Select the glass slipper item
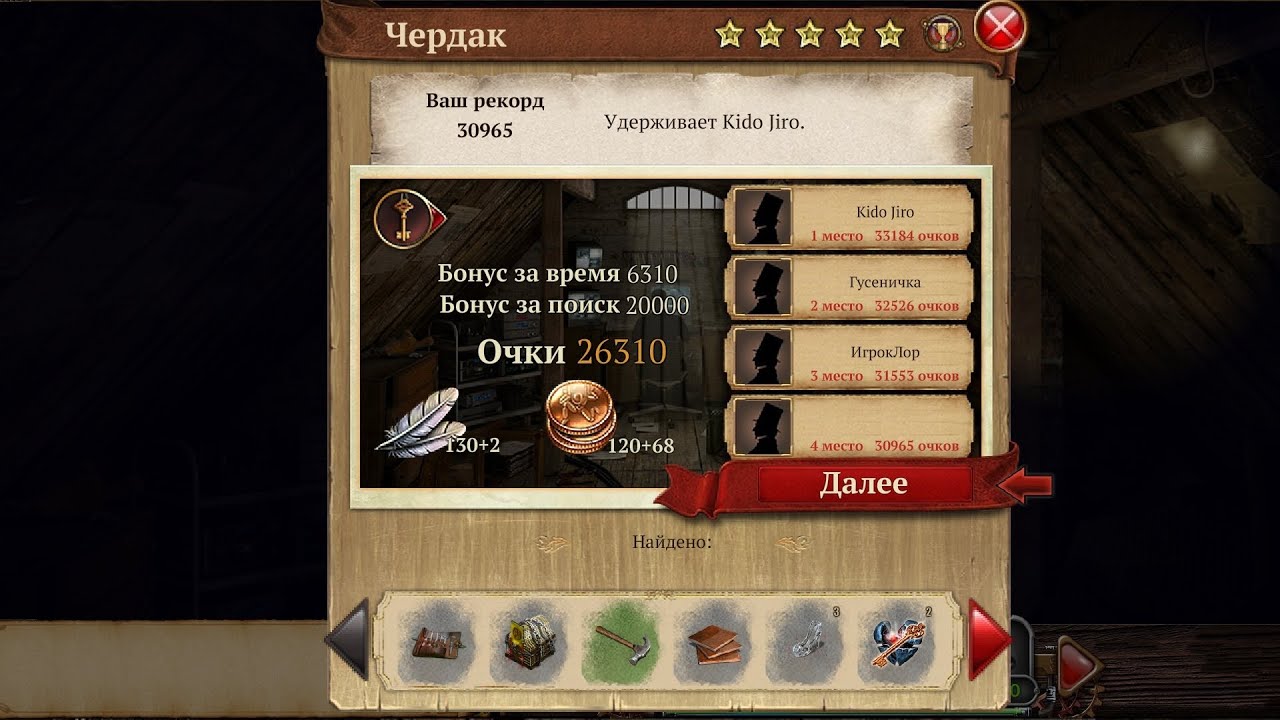The width and height of the screenshot is (1280, 720). click(x=805, y=640)
